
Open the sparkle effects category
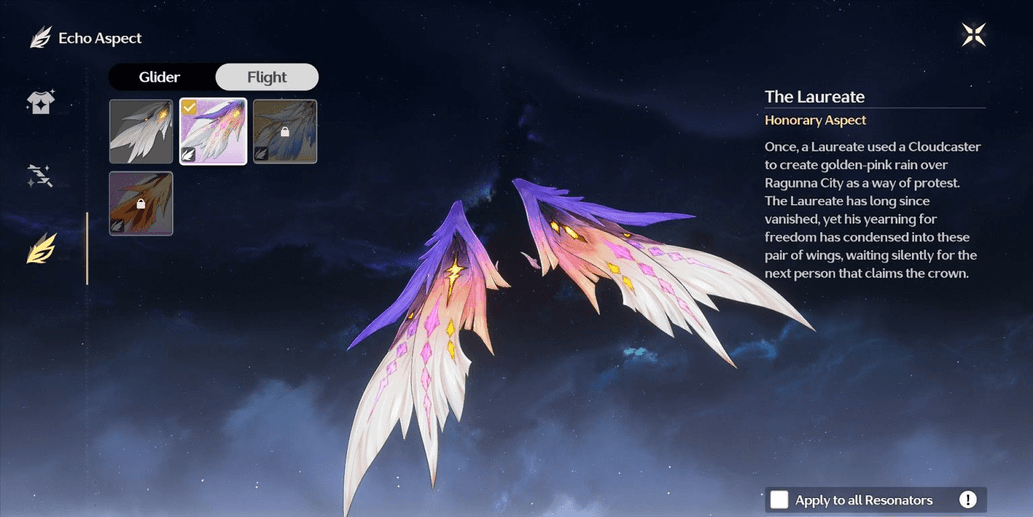41,176
